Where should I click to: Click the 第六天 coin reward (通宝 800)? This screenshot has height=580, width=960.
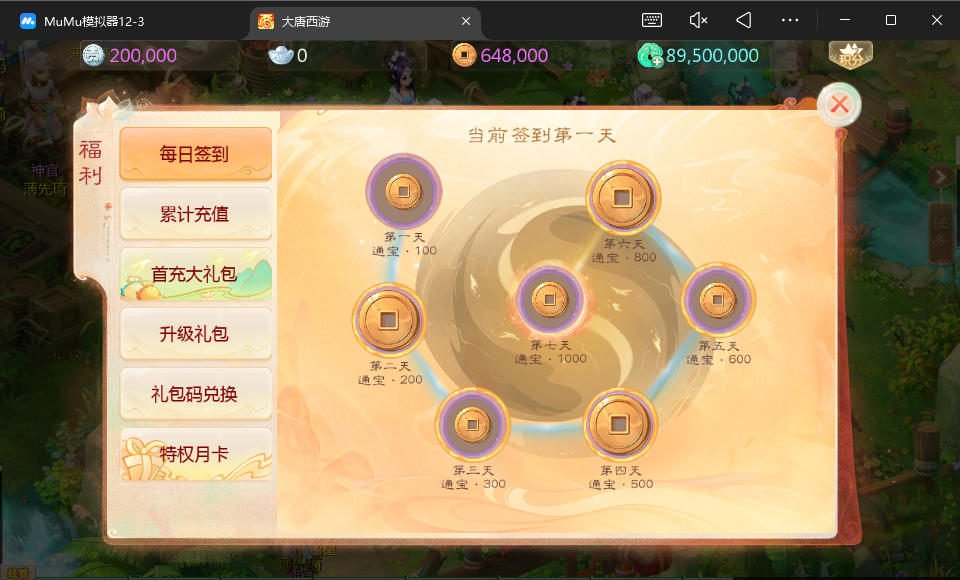623,198
